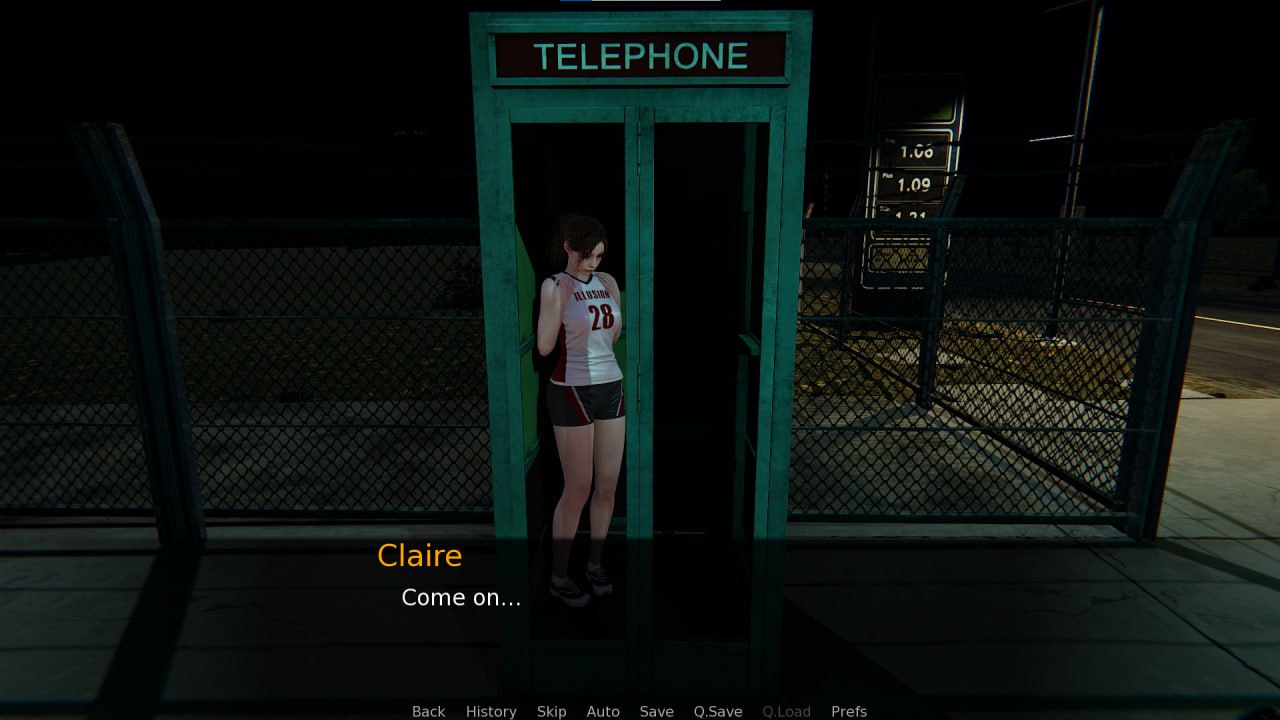Image resolution: width=1280 pixels, height=720 pixels.
Task: Open the Save game screen
Action: (x=656, y=711)
